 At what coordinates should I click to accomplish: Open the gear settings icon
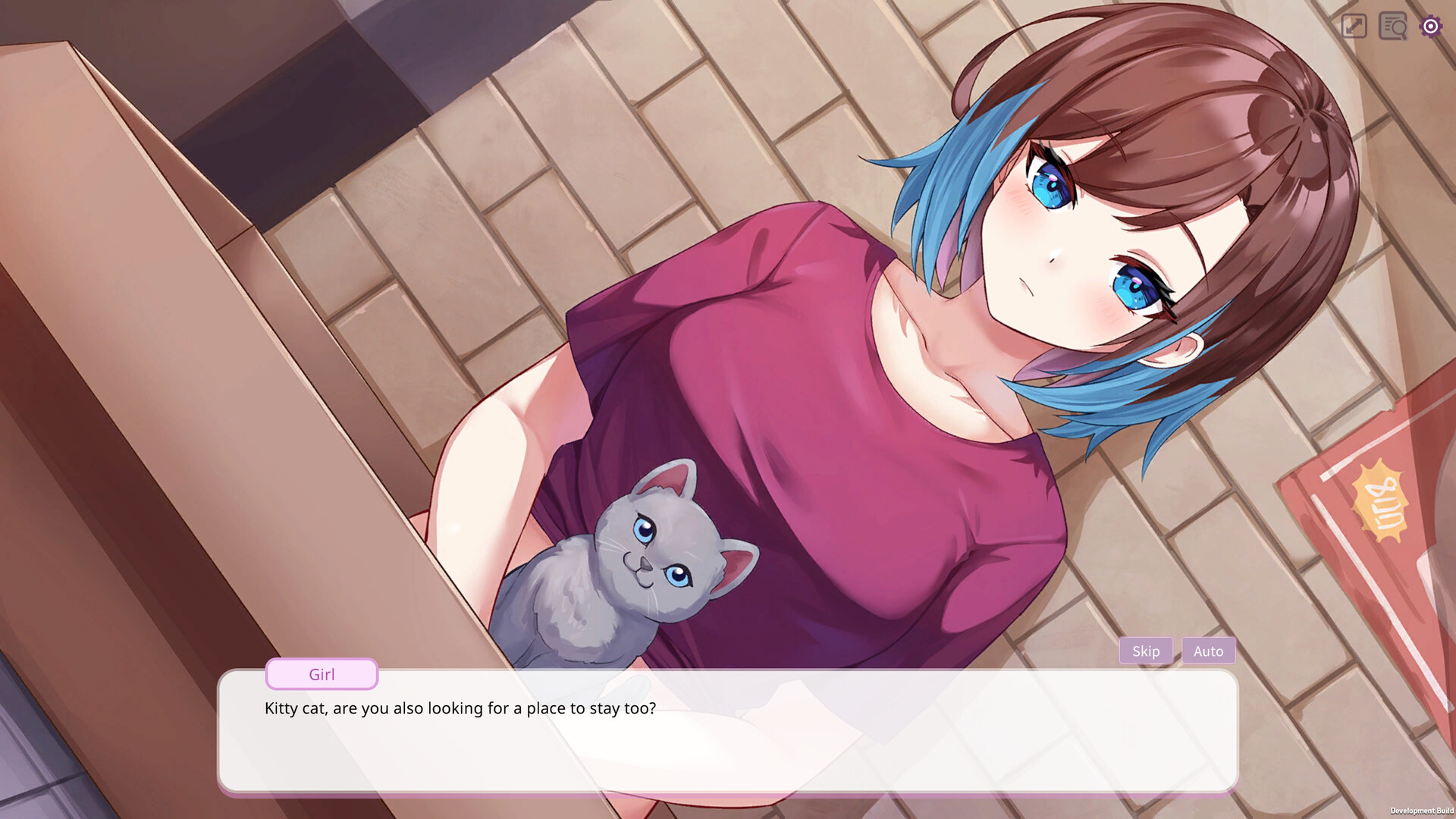[1430, 27]
